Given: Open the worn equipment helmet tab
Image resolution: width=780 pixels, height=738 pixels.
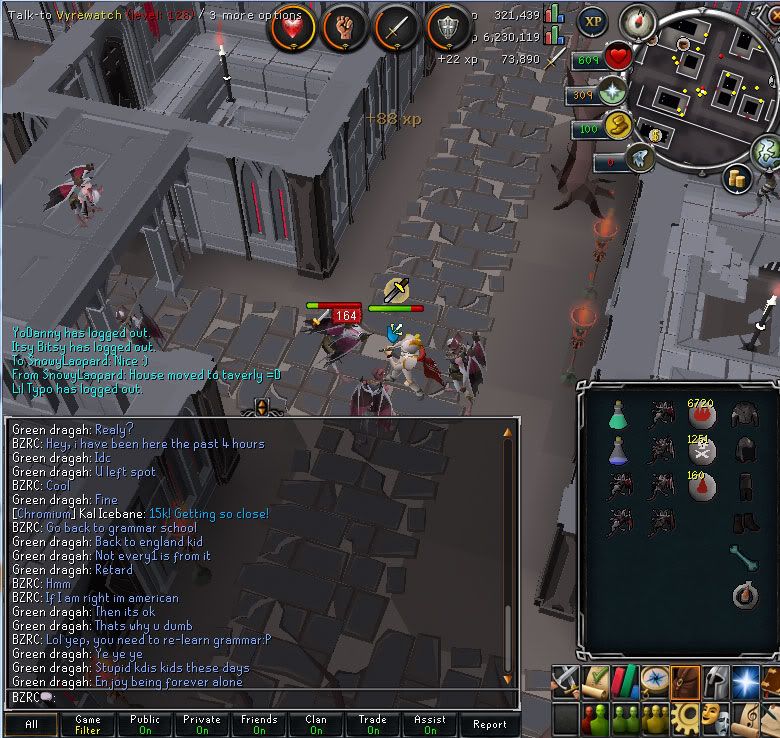Looking at the screenshot, I should click(717, 682).
